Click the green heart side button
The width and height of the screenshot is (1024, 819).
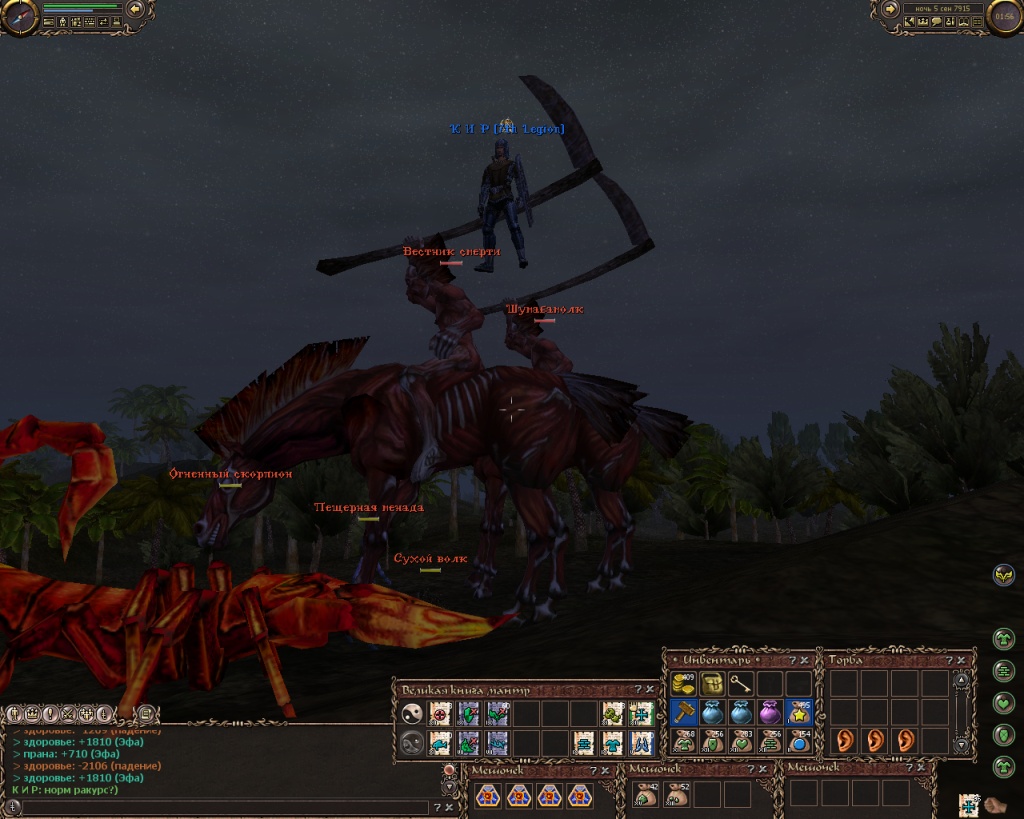(x=1004, y=702)
